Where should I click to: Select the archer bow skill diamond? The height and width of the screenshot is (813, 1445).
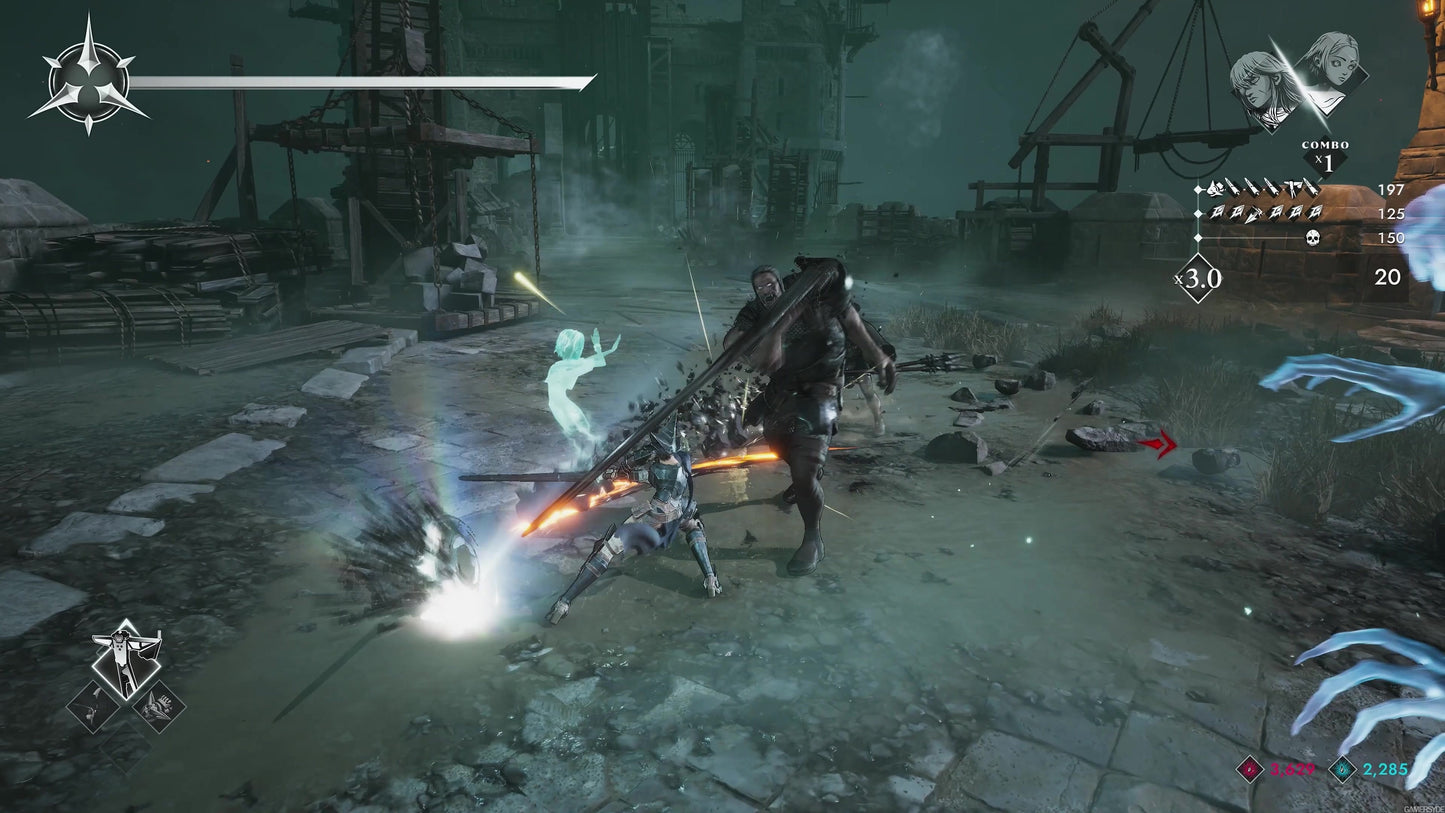[93, 707]
